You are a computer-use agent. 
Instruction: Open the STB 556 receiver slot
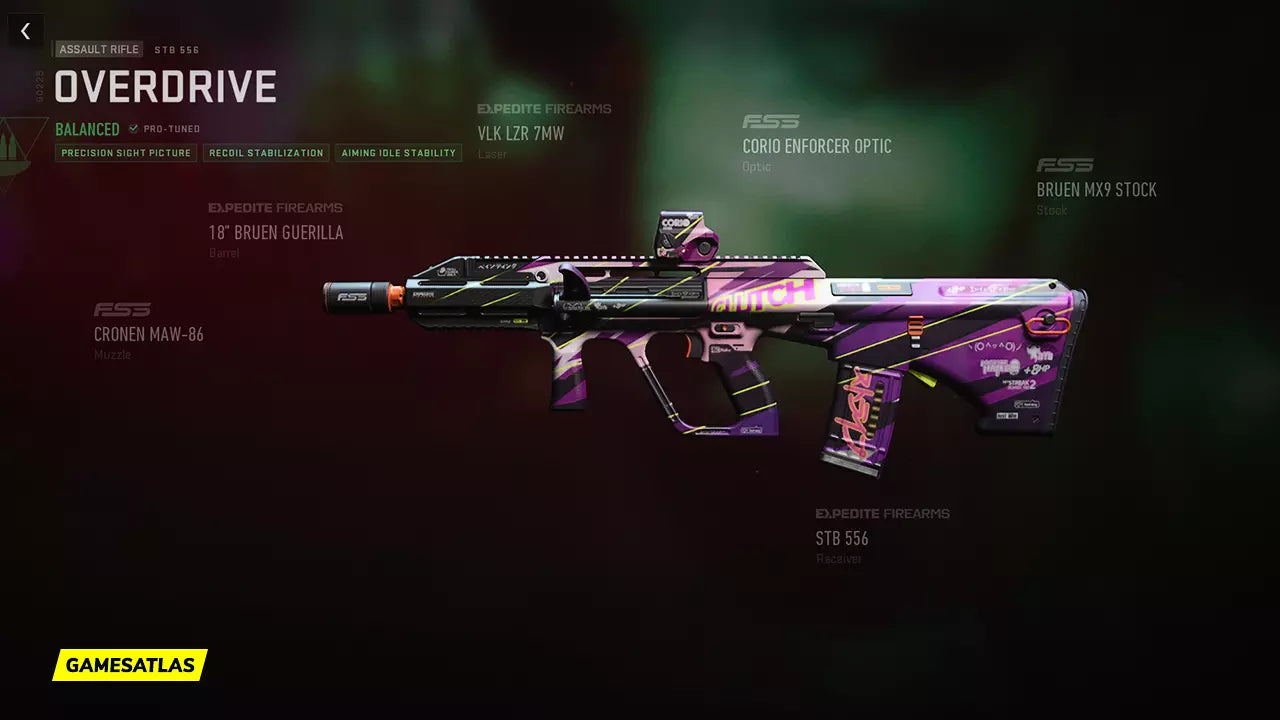(842, 538)
